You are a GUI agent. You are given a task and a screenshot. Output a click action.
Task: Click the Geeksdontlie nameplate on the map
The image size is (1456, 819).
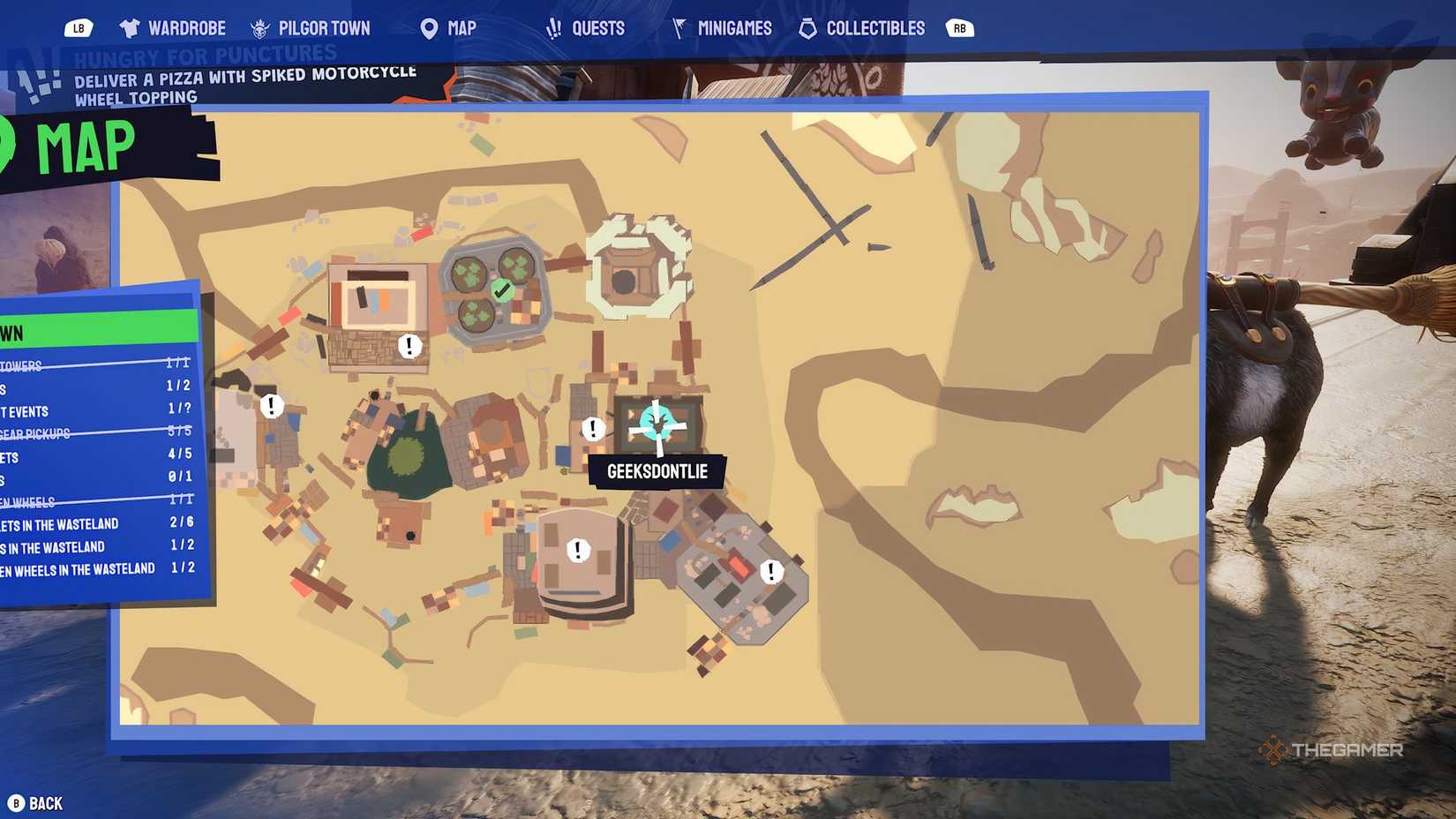click(x=657, y=471)
